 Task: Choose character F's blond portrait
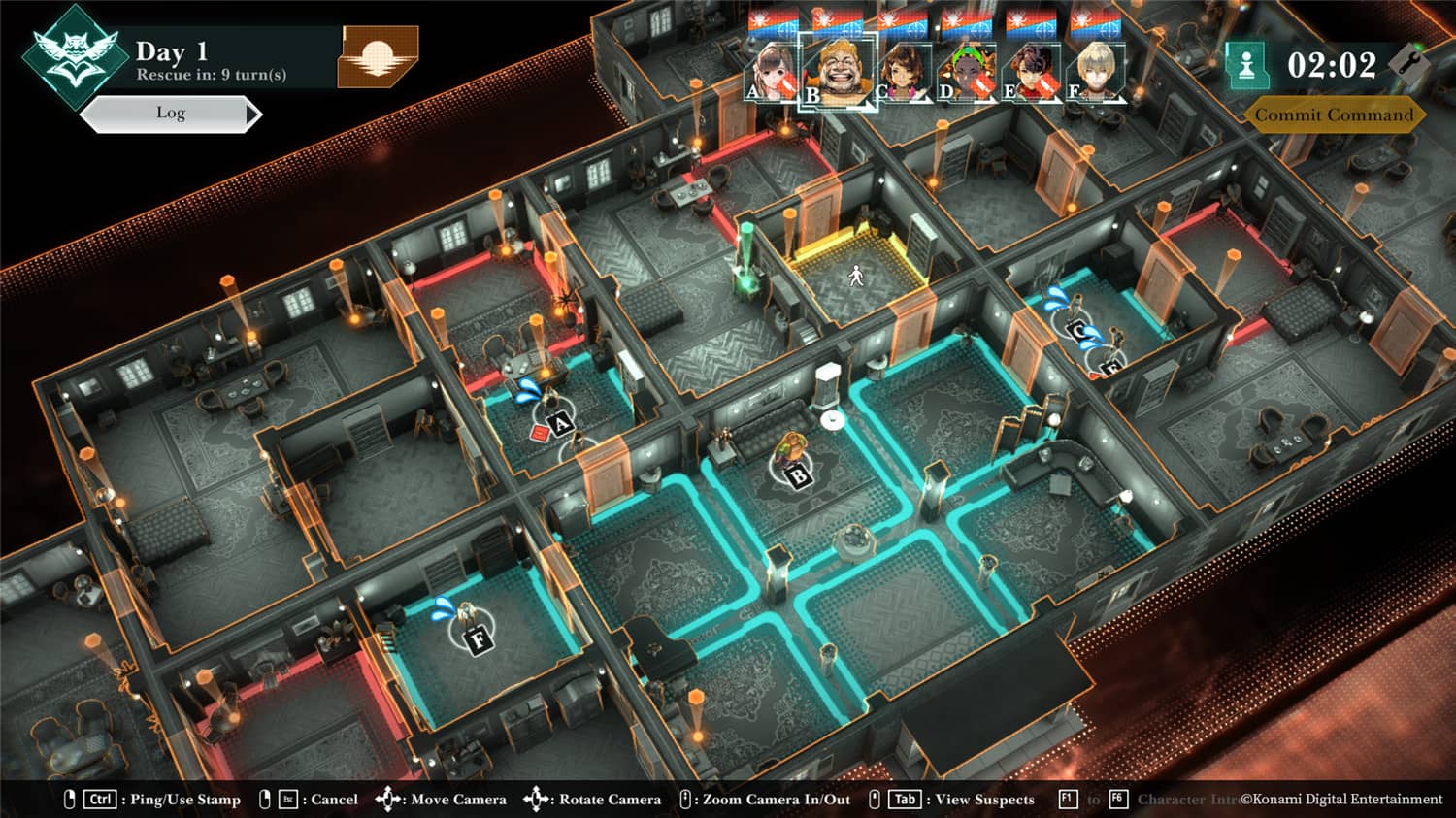point(1094,74)
